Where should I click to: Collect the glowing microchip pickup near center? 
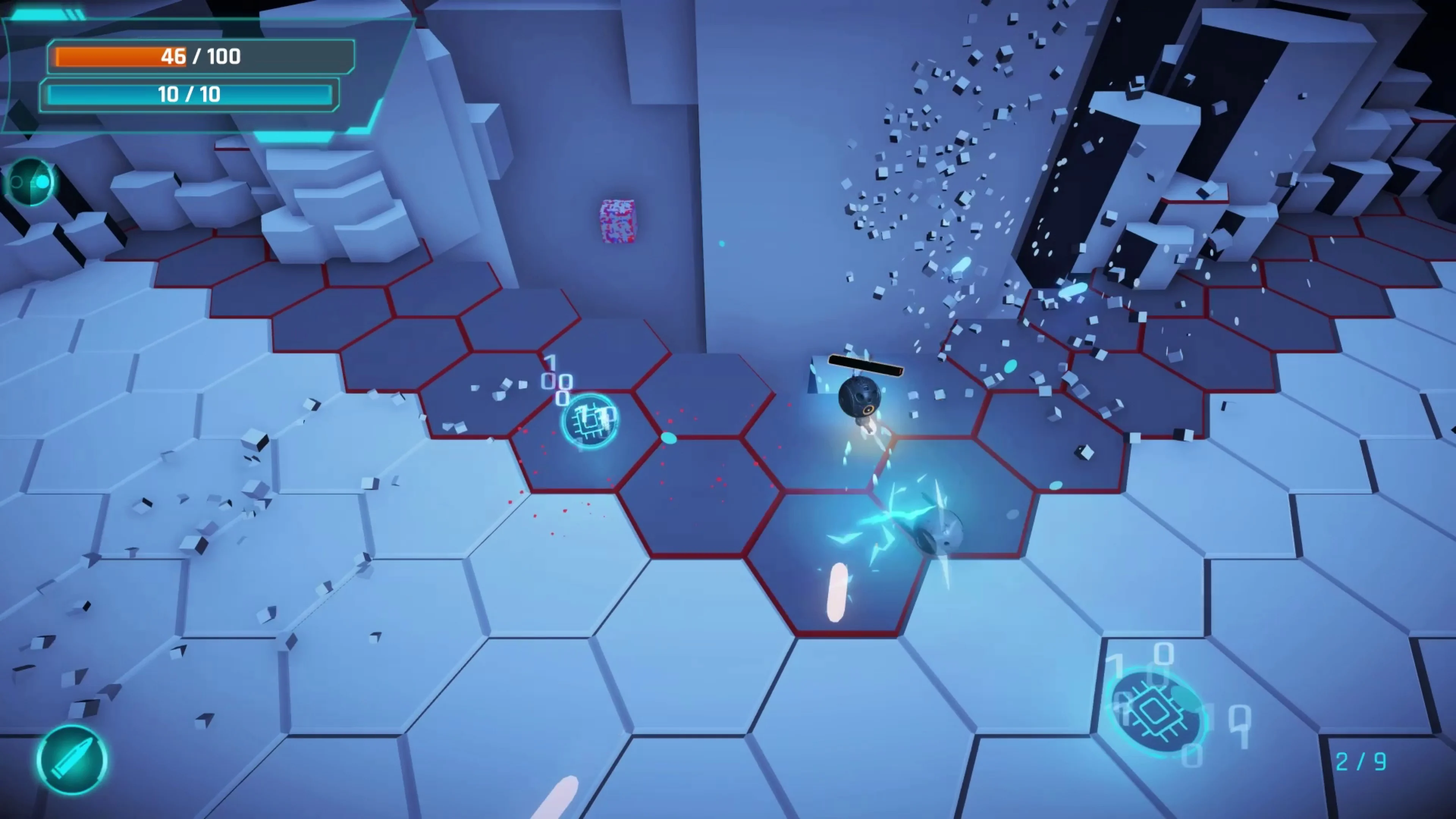coord(591,421)
